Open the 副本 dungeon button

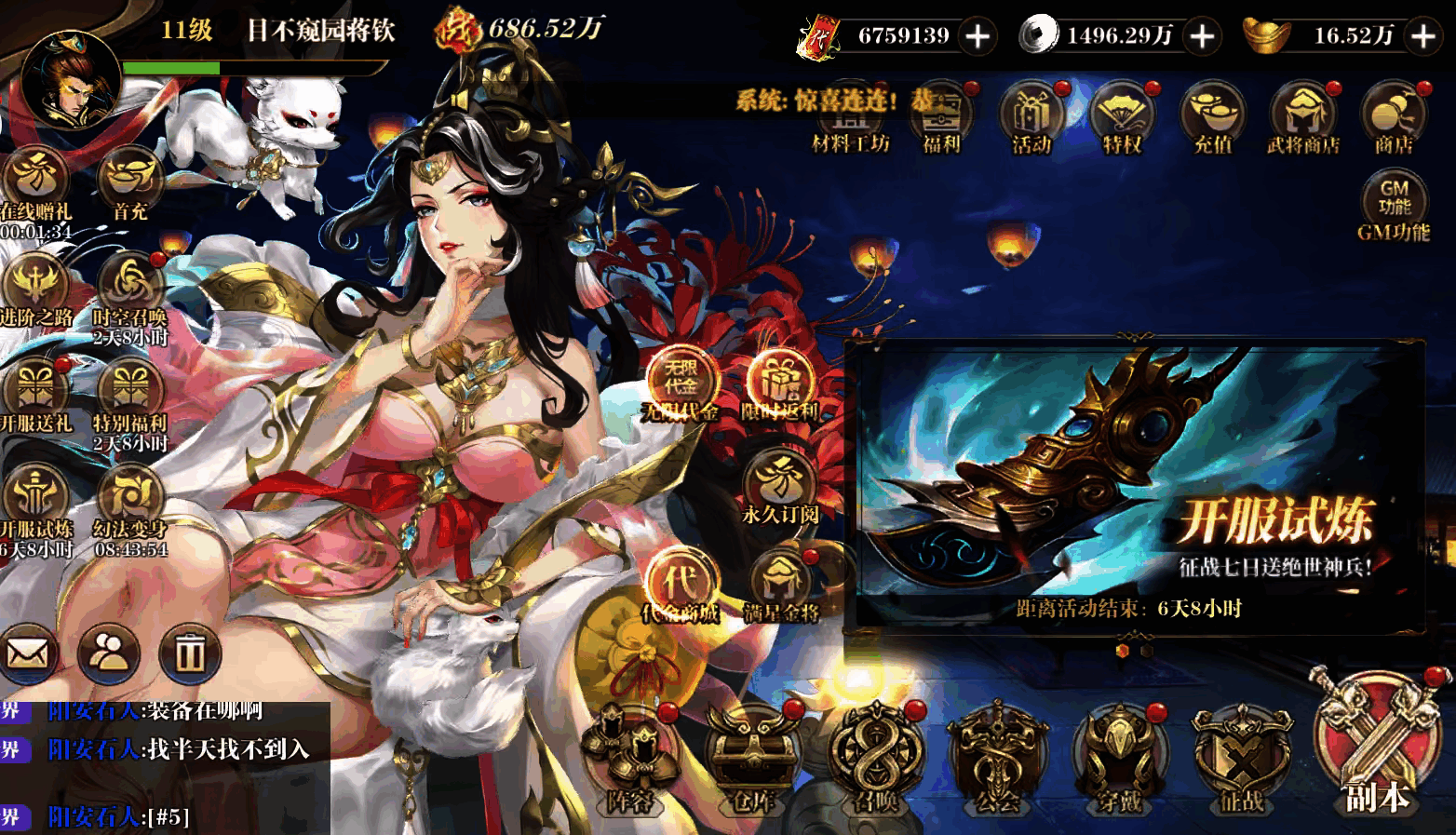(1378, 747)
